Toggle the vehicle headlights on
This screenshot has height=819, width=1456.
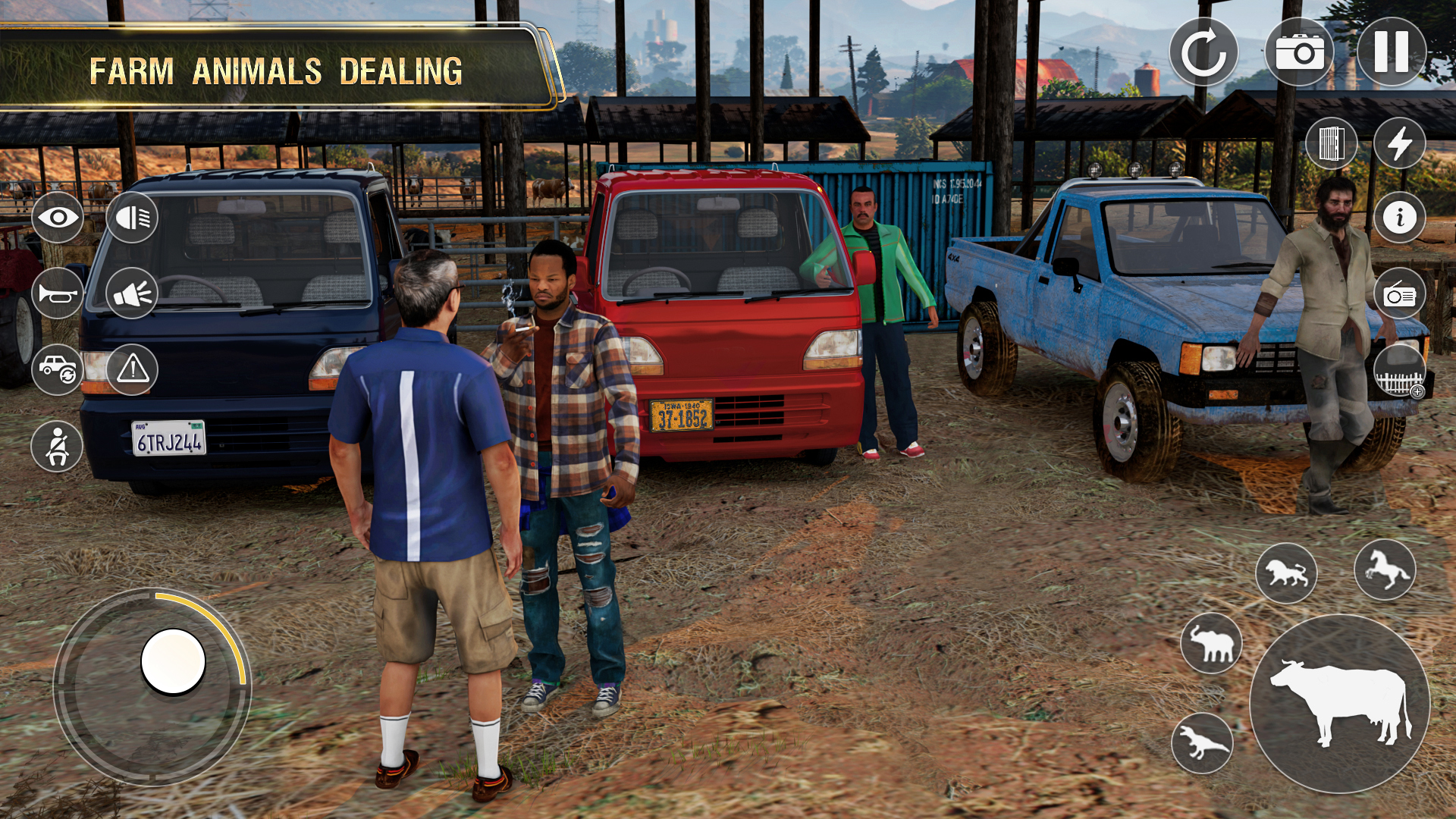[x=133, y=218]
